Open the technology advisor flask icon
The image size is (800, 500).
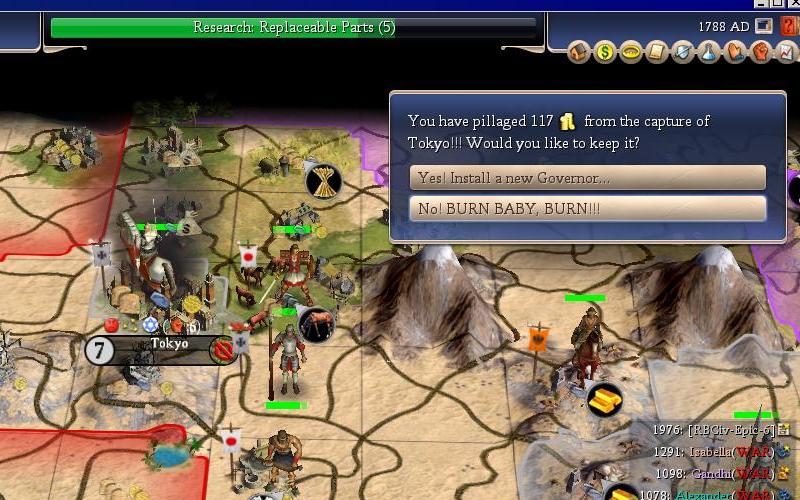(x=708, y=51)
